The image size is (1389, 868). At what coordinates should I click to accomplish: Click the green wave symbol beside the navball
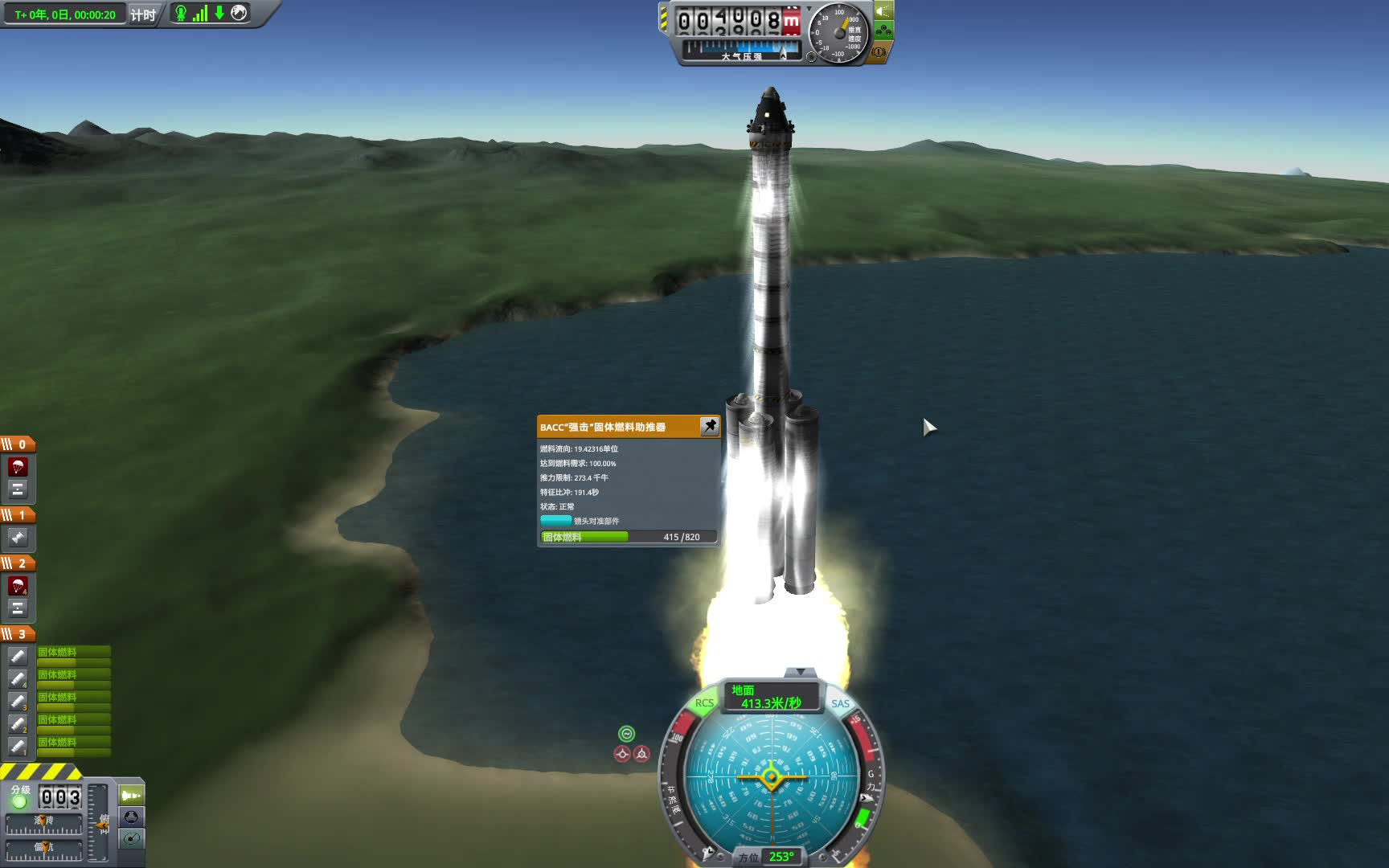626,733
